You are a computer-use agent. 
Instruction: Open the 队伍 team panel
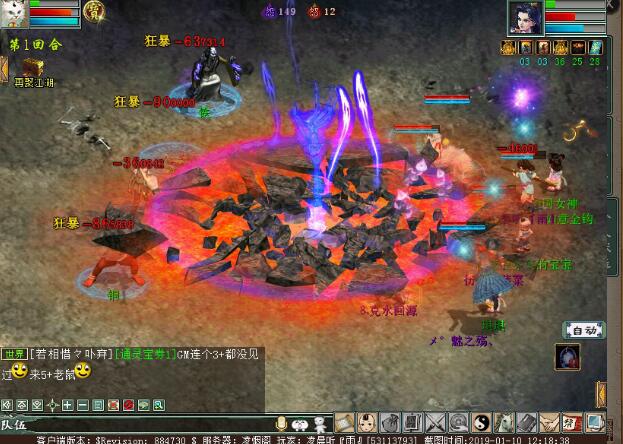[x=16, y=424]
